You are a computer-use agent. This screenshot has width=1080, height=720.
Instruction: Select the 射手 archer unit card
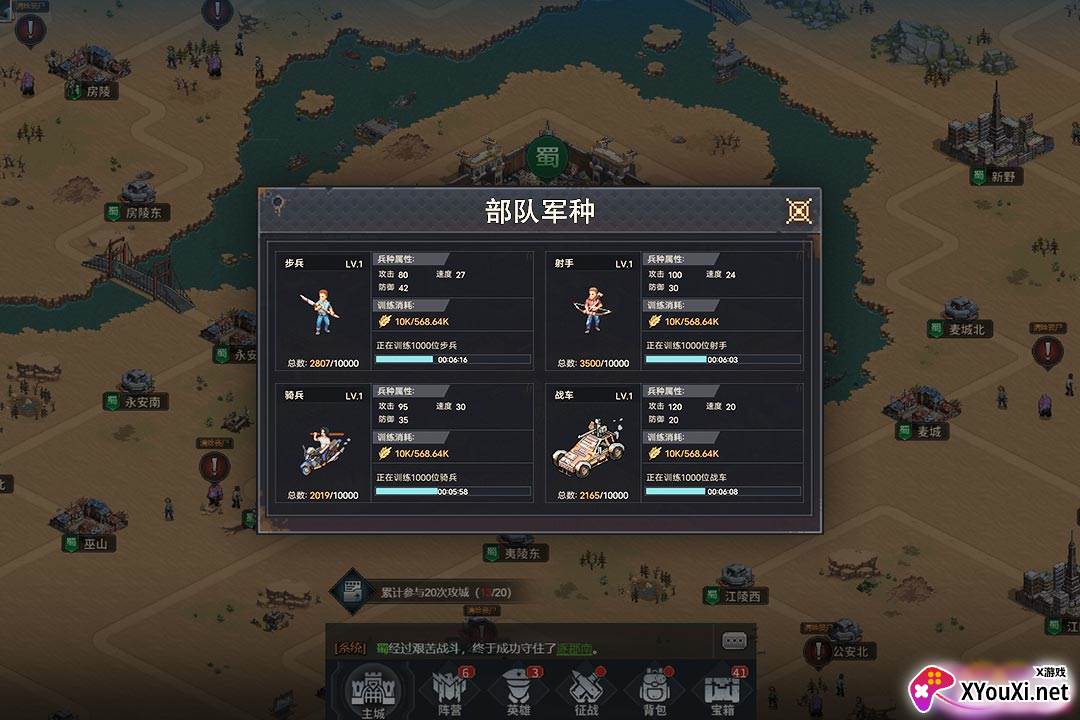click(x=593, y=311)
